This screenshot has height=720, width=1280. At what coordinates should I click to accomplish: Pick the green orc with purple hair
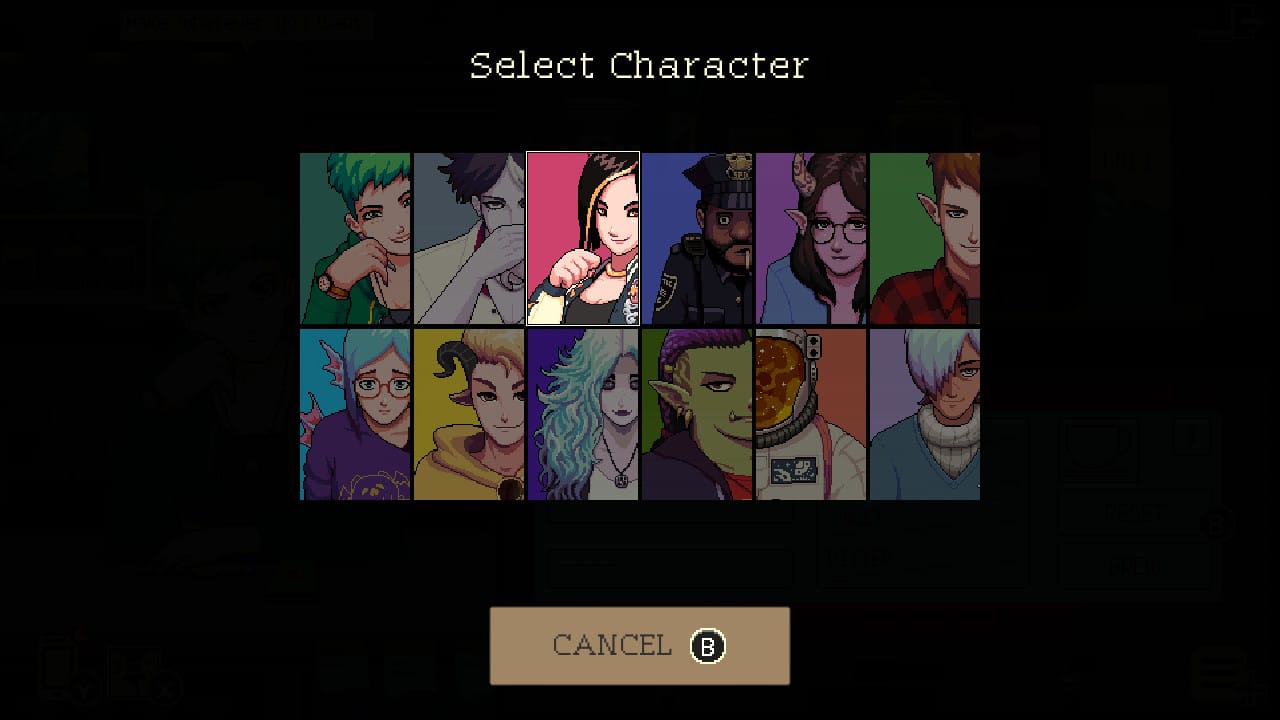697,414
